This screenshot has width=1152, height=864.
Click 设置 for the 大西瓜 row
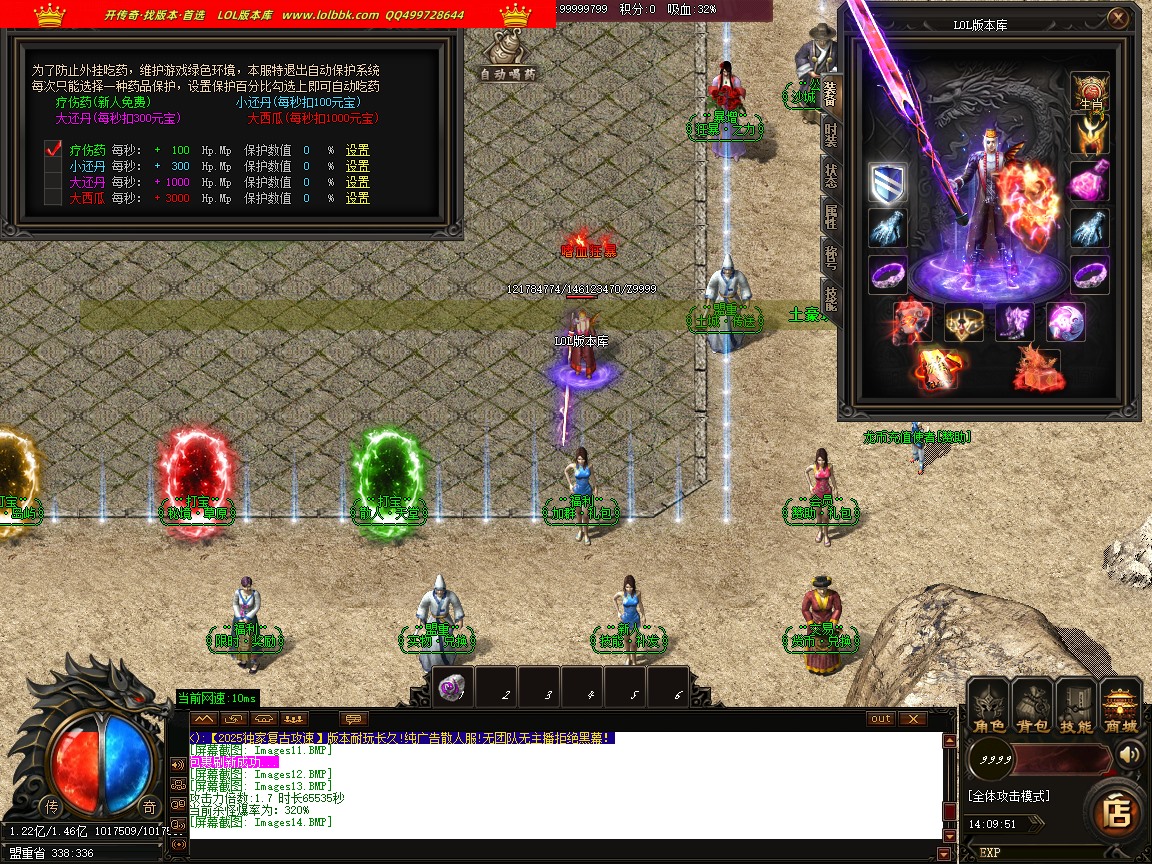(357, 199)
